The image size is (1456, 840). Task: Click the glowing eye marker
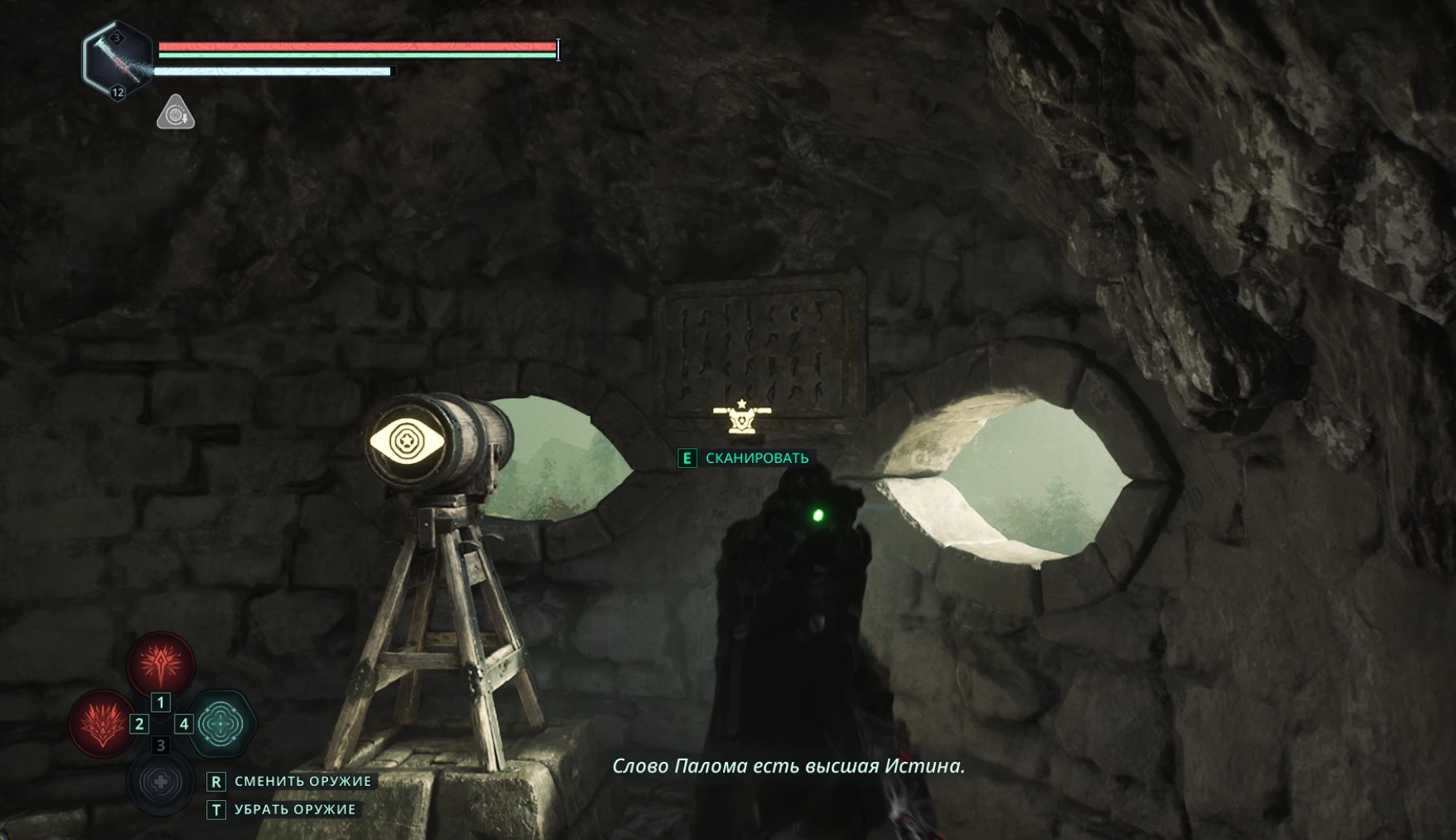[406, 440]
